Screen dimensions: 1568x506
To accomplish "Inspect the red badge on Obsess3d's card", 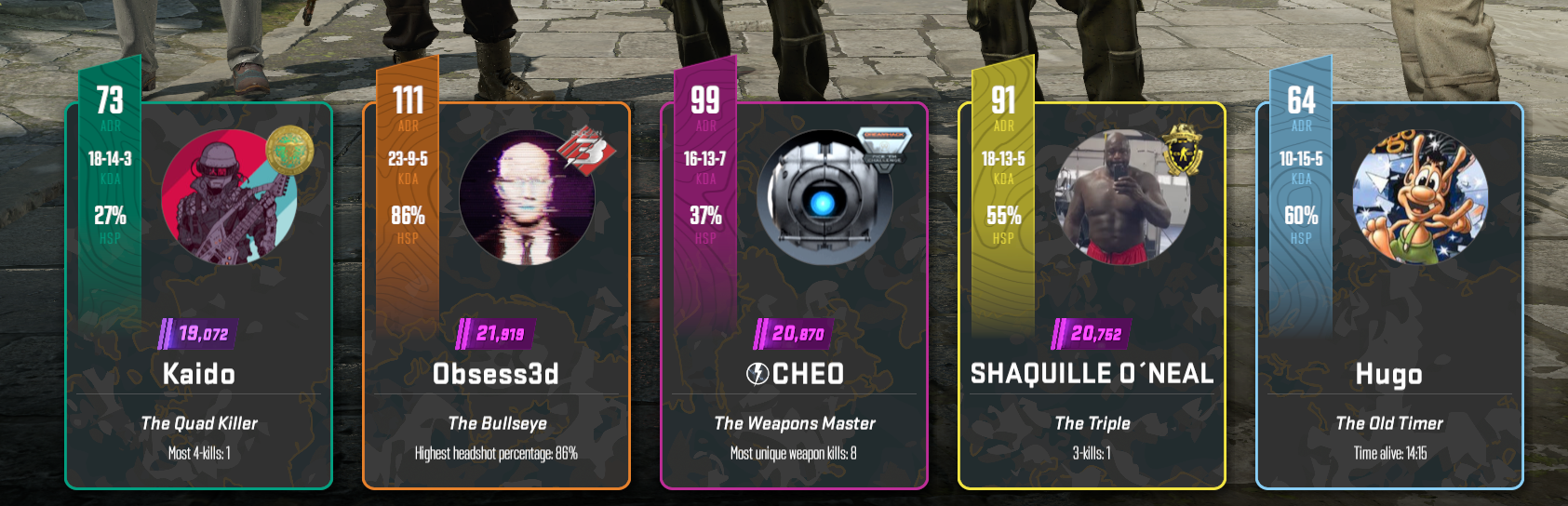I will click(x=586, y=149).
